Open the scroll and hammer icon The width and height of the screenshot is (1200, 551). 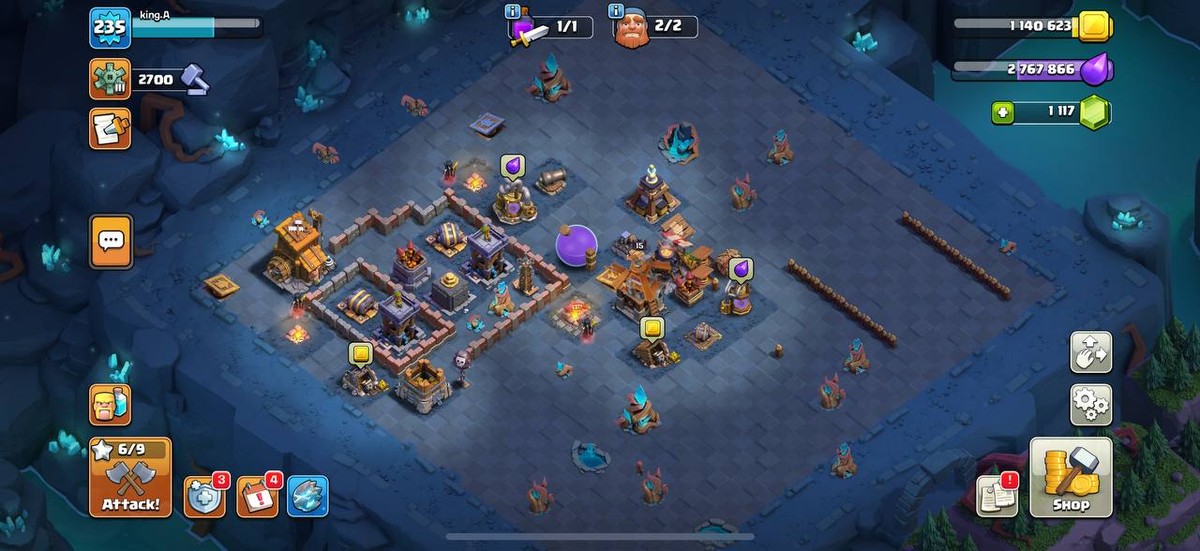pos(110,128)
